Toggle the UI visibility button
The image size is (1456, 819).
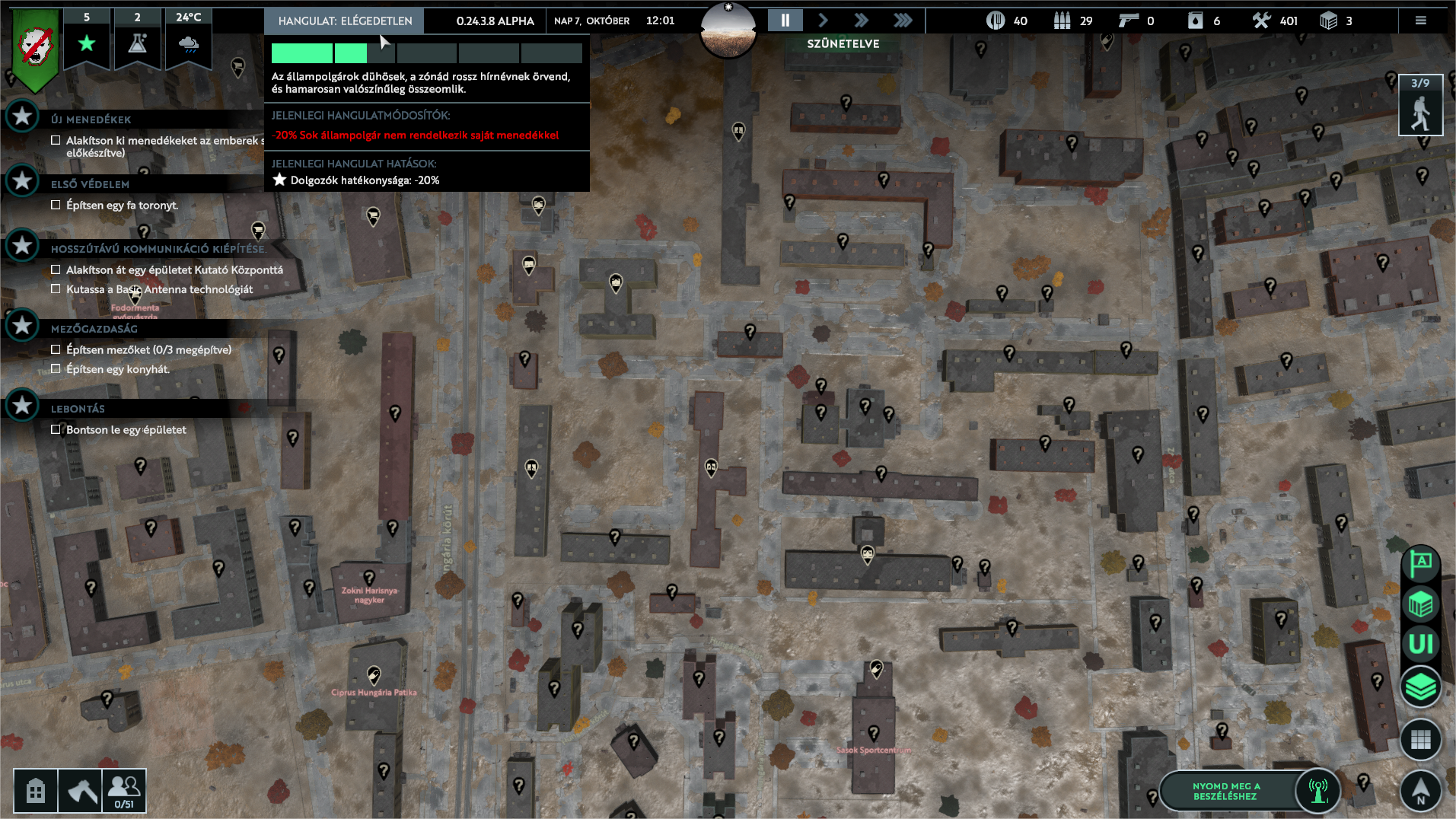(x=1420, y=645)
